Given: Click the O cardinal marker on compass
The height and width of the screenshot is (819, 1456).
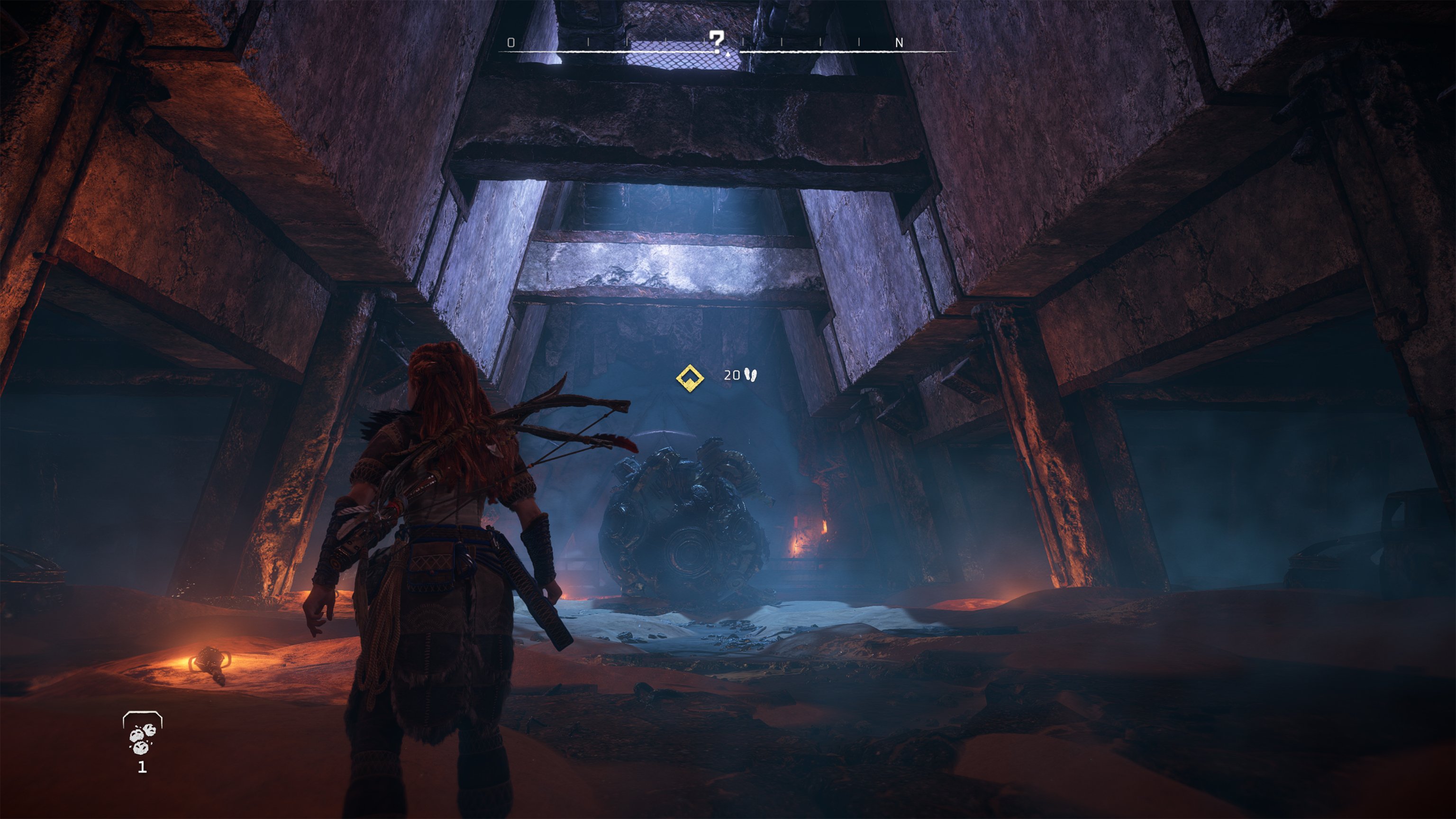Looking at the screenshot, I should [511, 42].
